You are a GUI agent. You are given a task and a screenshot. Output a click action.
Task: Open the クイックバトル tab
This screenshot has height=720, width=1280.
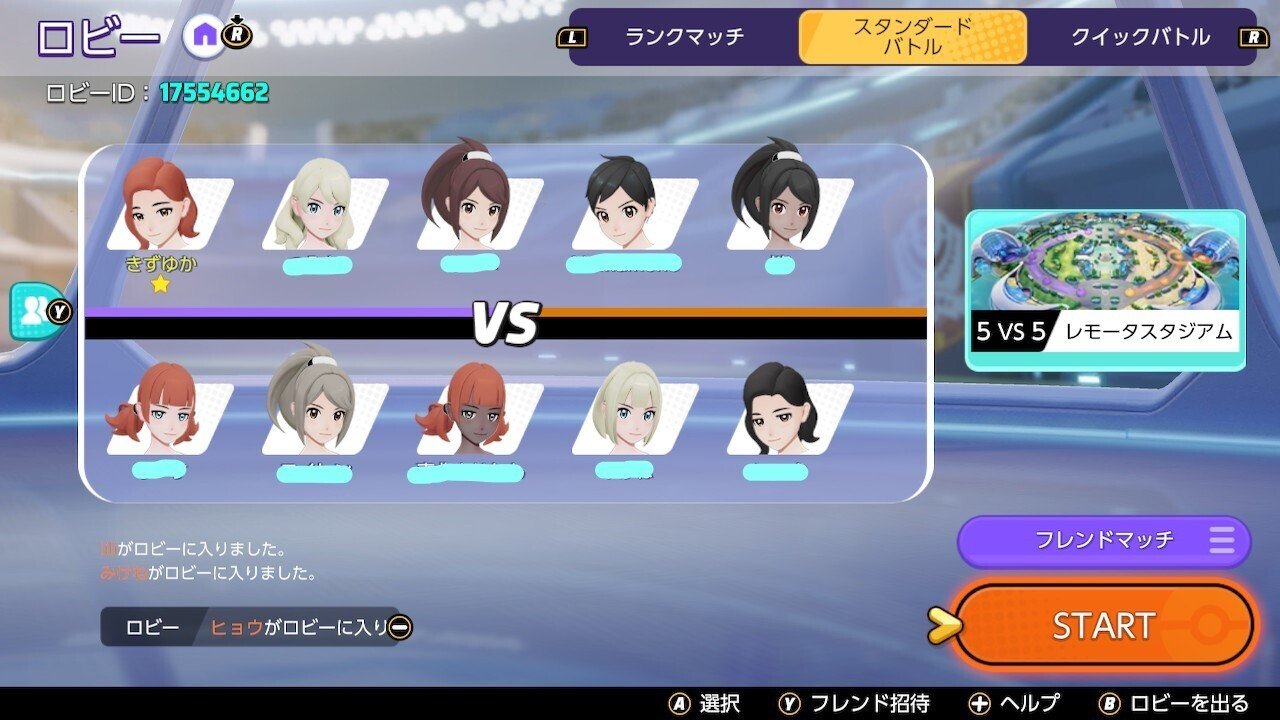1140,37
